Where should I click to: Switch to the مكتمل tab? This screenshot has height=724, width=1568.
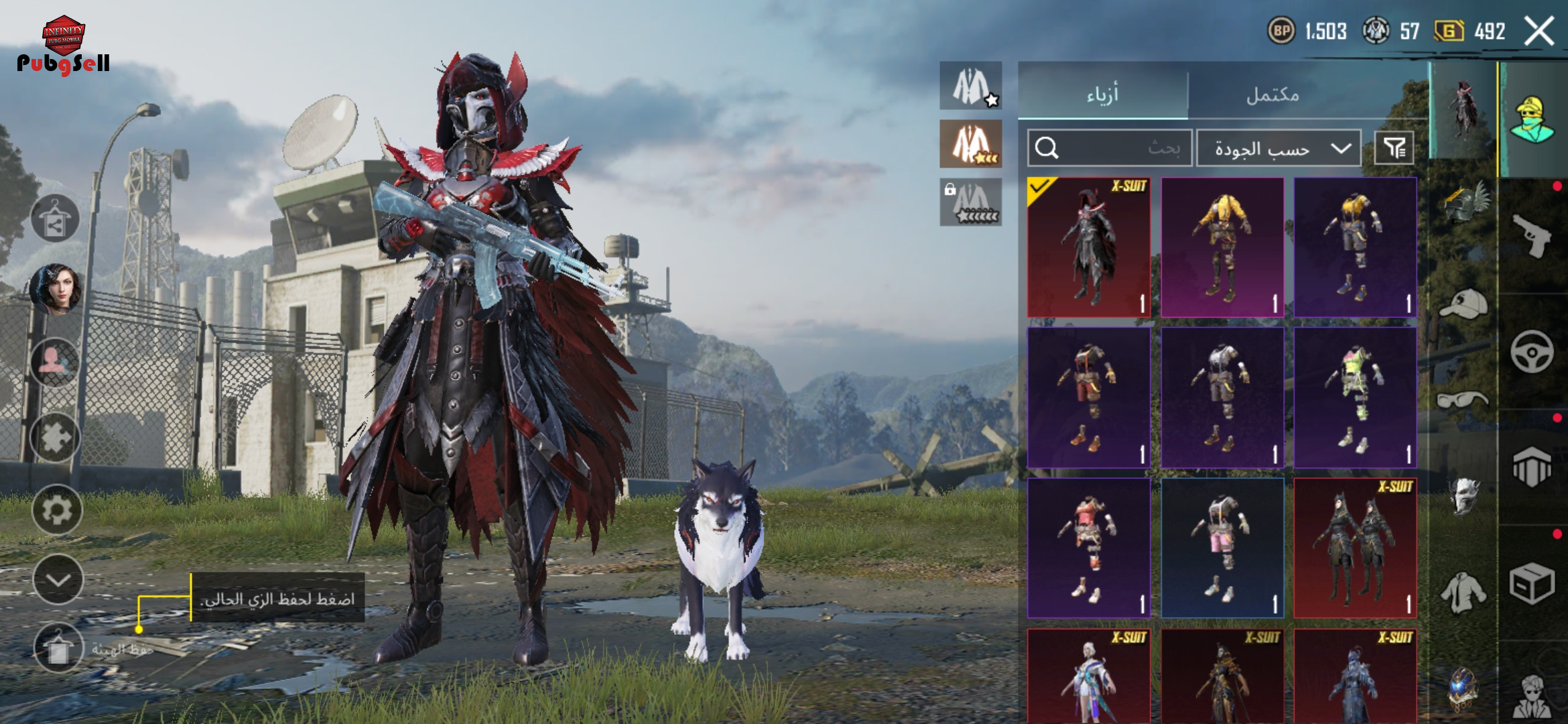pos(1272,95)
